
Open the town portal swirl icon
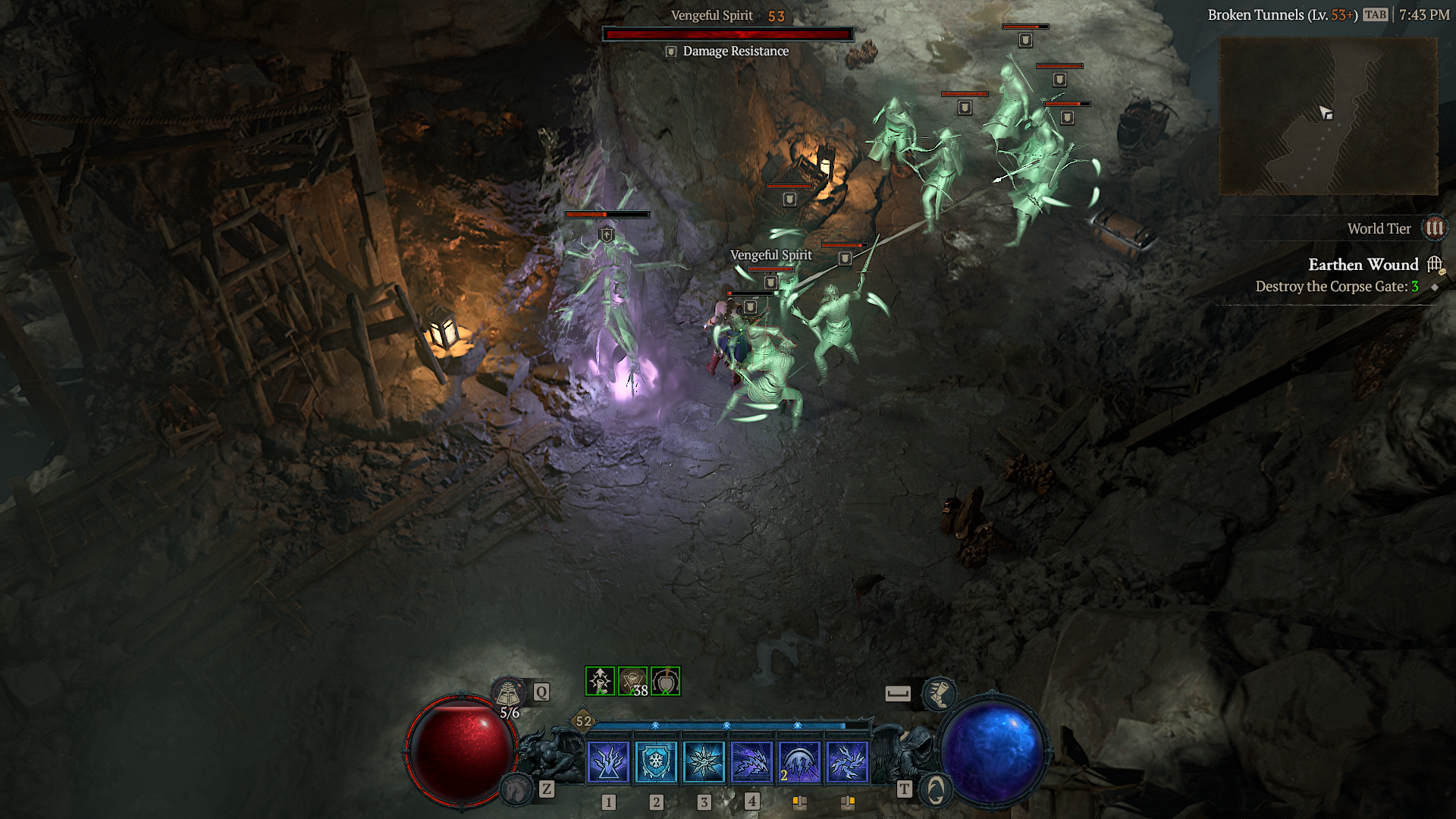coord(936,790)
